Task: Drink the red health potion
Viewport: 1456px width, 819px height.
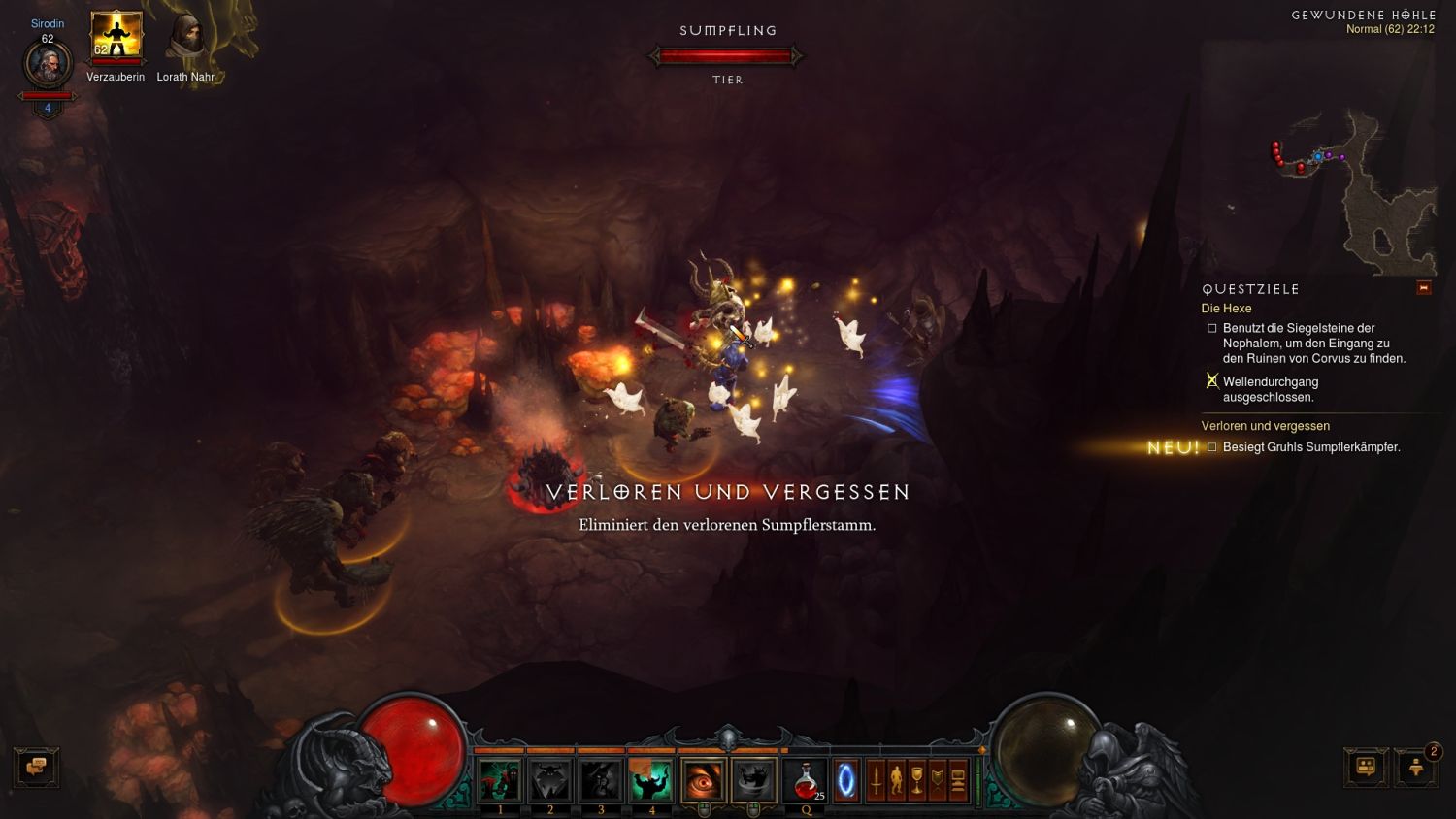Action: pos(806,780)
